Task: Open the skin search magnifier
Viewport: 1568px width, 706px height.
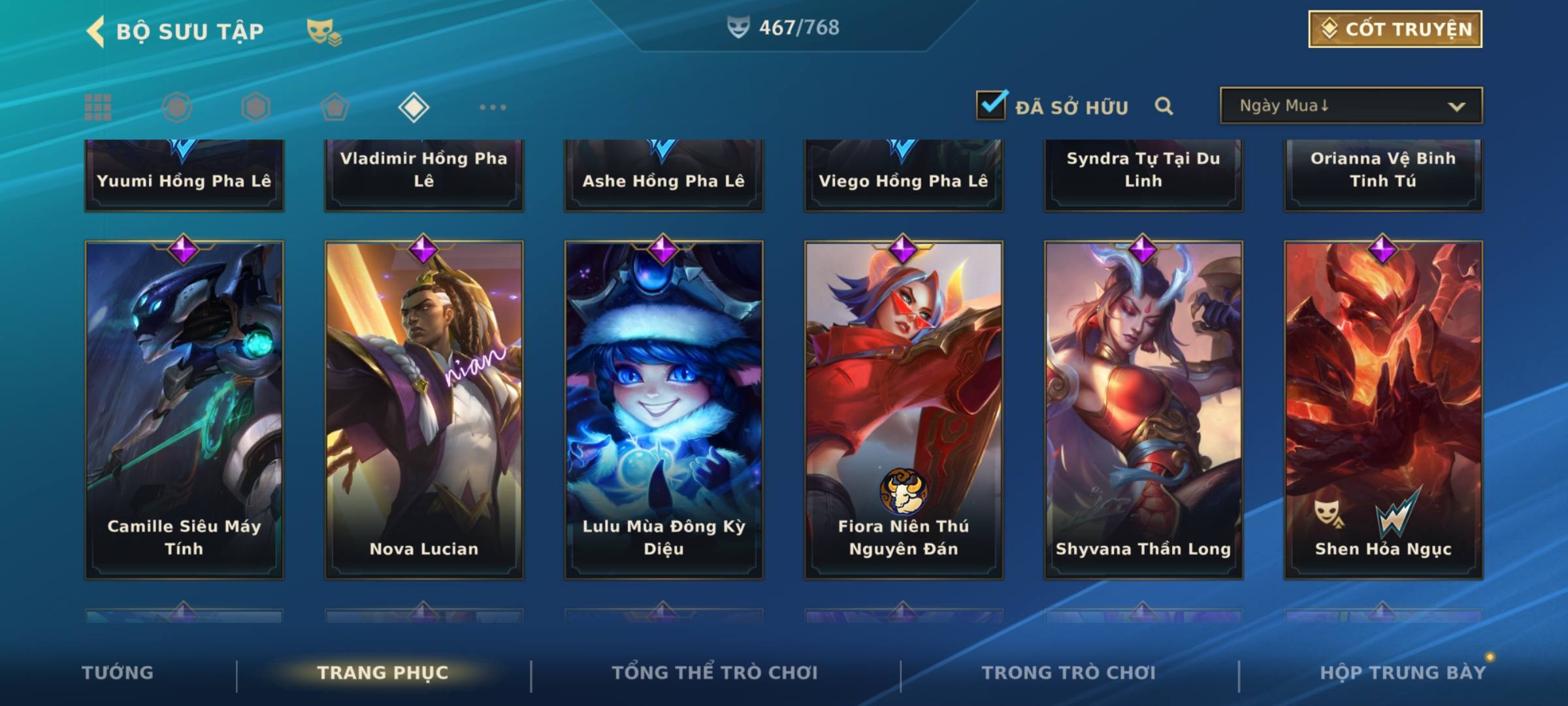Action: click(x=1164, y=106)
